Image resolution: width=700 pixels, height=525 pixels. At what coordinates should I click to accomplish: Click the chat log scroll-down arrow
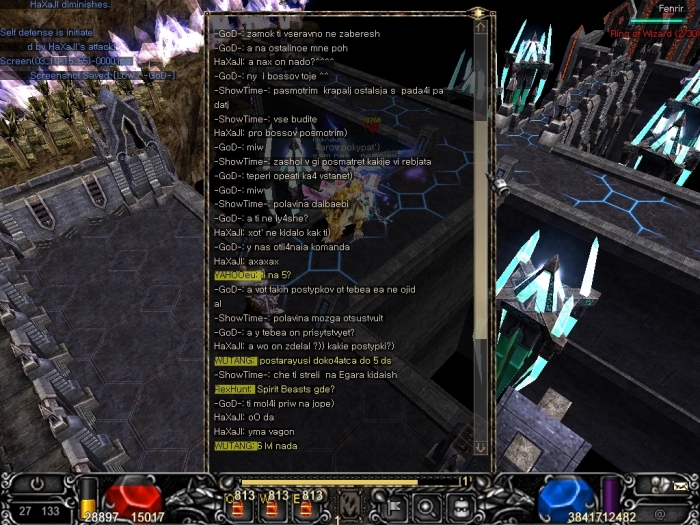(481, 446)
